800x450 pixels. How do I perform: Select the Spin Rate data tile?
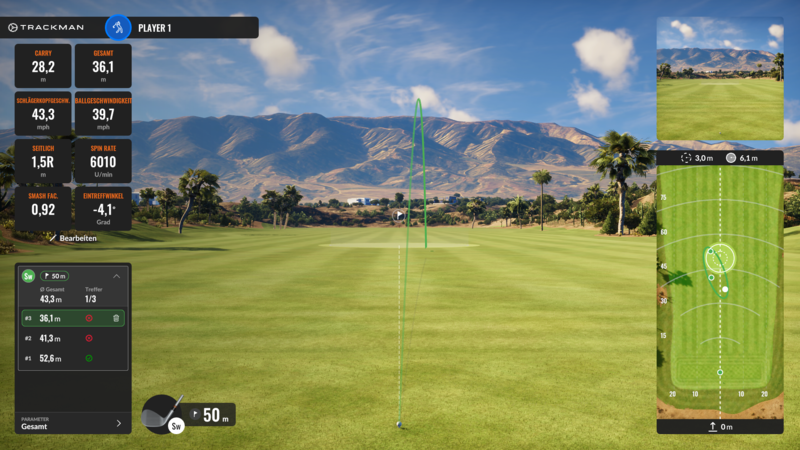[x=102, y=161]
